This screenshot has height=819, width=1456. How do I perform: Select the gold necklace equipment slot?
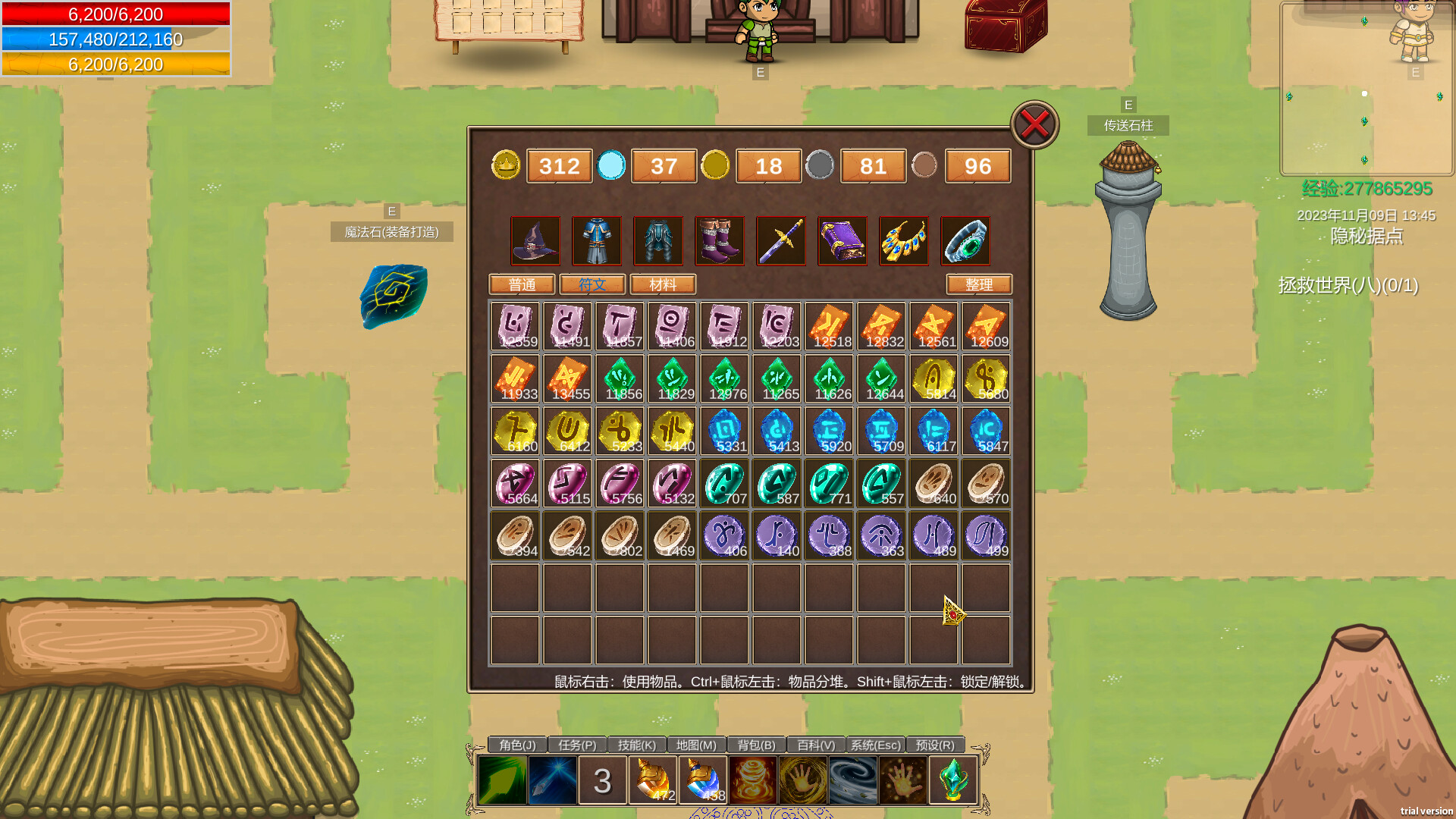tap(904, 241)
